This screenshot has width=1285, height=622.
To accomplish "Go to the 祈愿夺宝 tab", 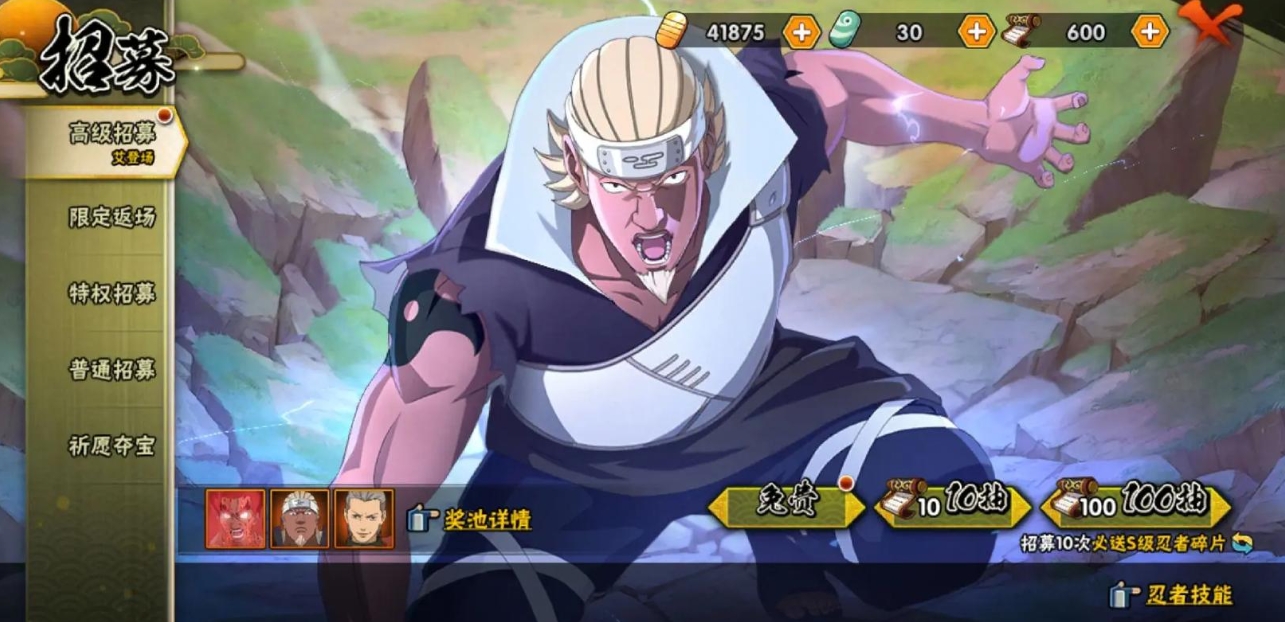I will pyautogui.click(x=112, y=446).
